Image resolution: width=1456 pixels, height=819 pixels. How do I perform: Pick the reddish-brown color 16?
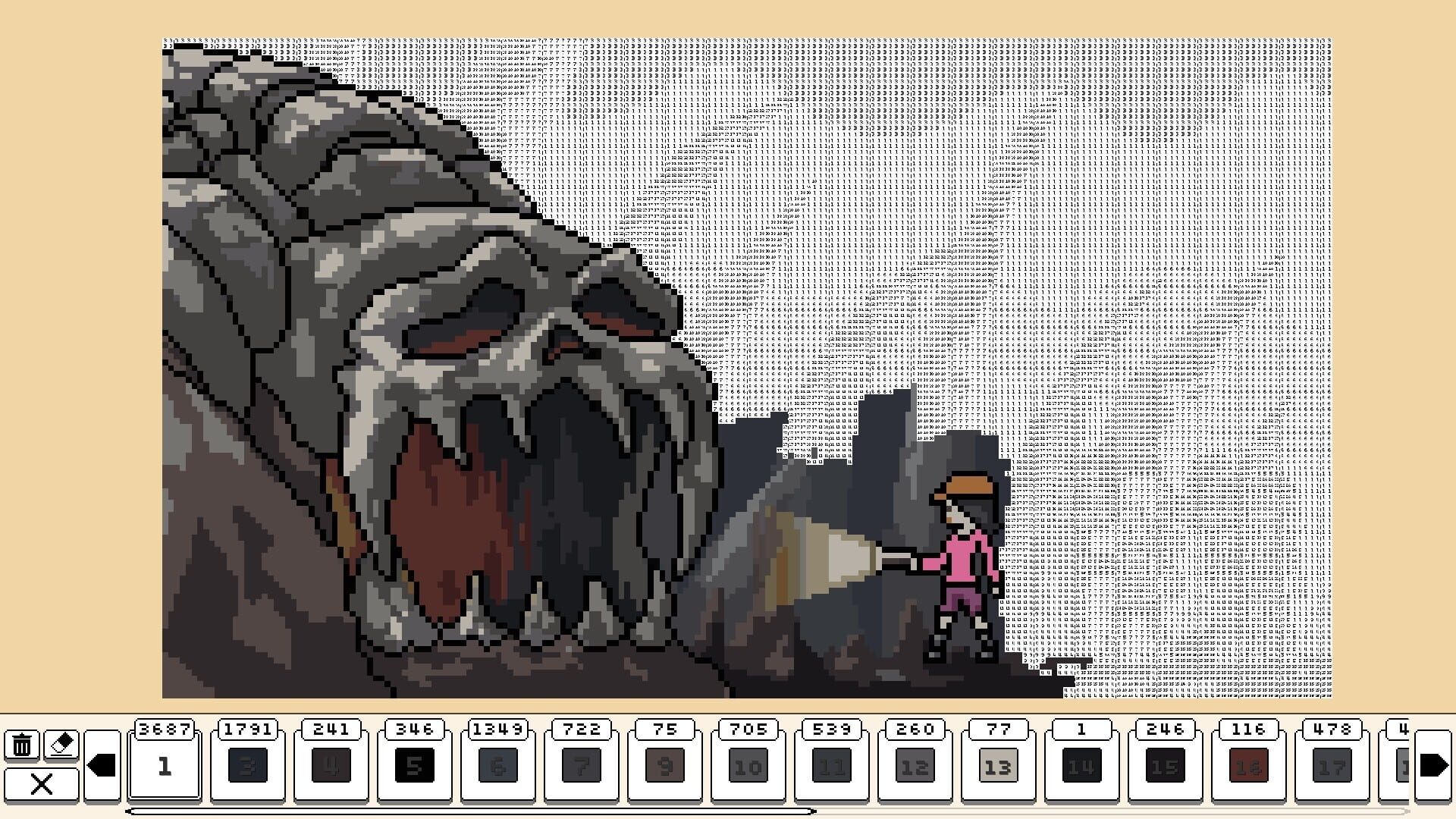(x=1250, y=765)
